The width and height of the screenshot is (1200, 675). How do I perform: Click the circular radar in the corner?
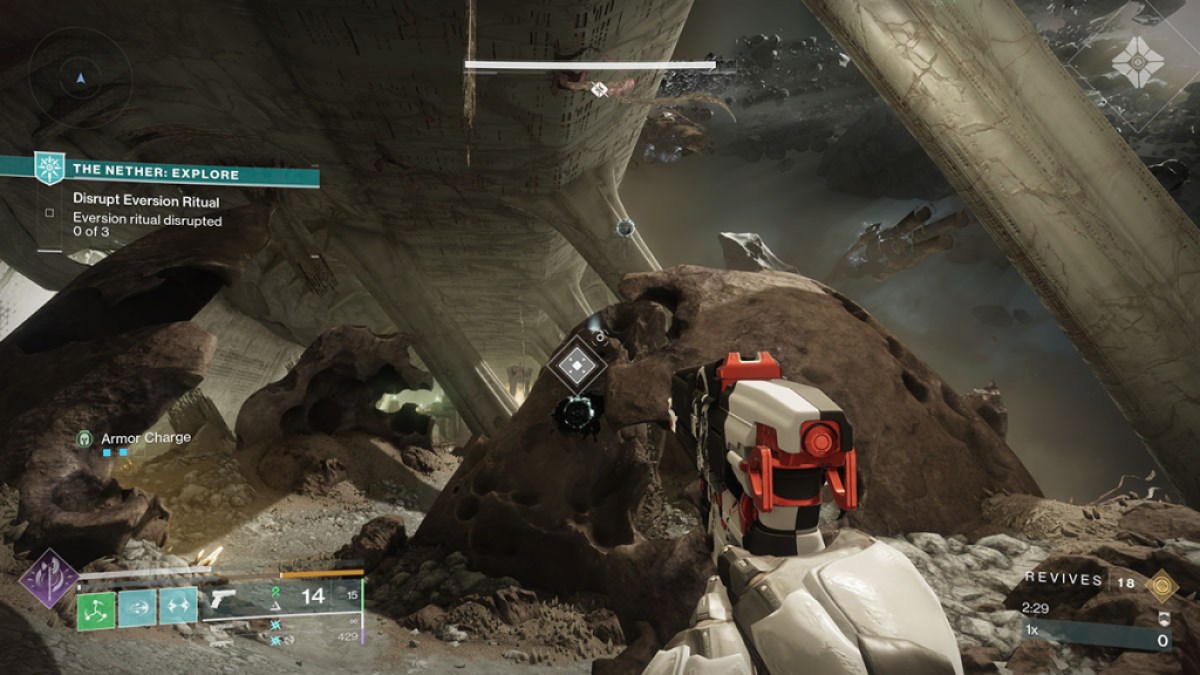[80, 77]
